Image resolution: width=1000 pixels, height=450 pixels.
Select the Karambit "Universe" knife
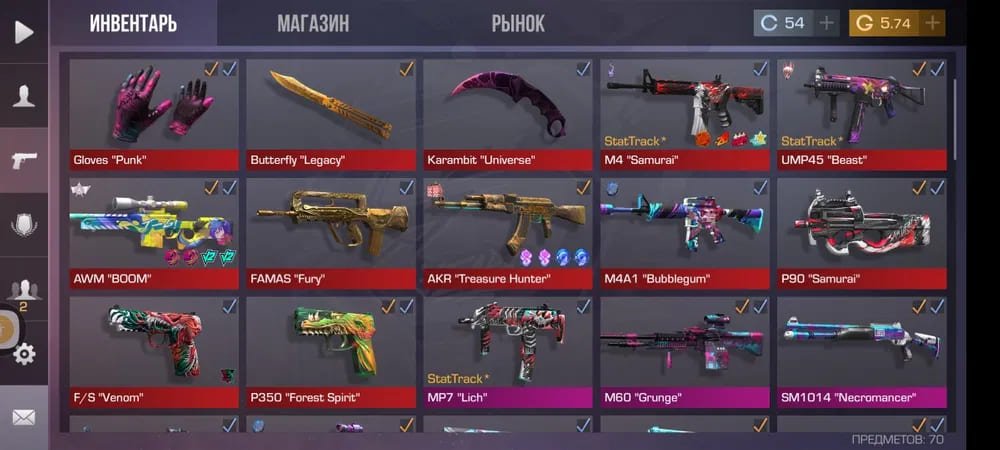tap(508, 113)
